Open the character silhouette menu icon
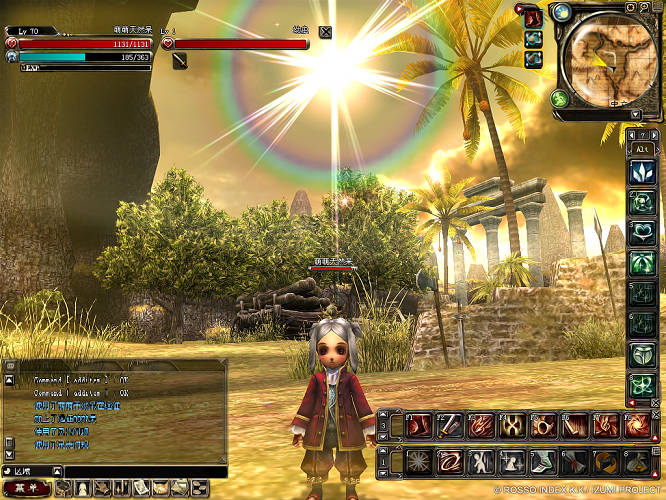This screenshot has height=500, width=666. click(x=84, y=489)
